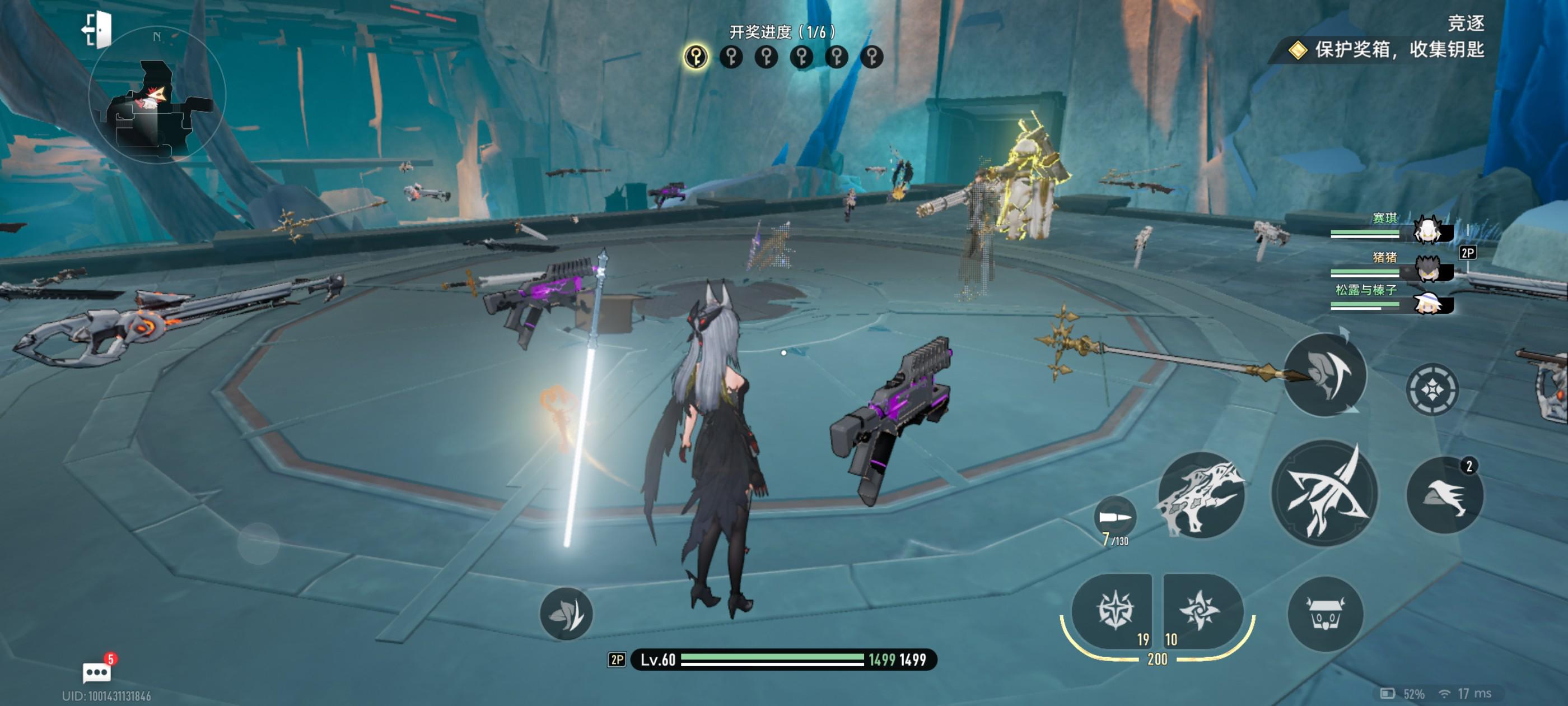Select teammate 赛琪 in the party list
Viewport: 1568px width, 706px height.
(1426, 231)
